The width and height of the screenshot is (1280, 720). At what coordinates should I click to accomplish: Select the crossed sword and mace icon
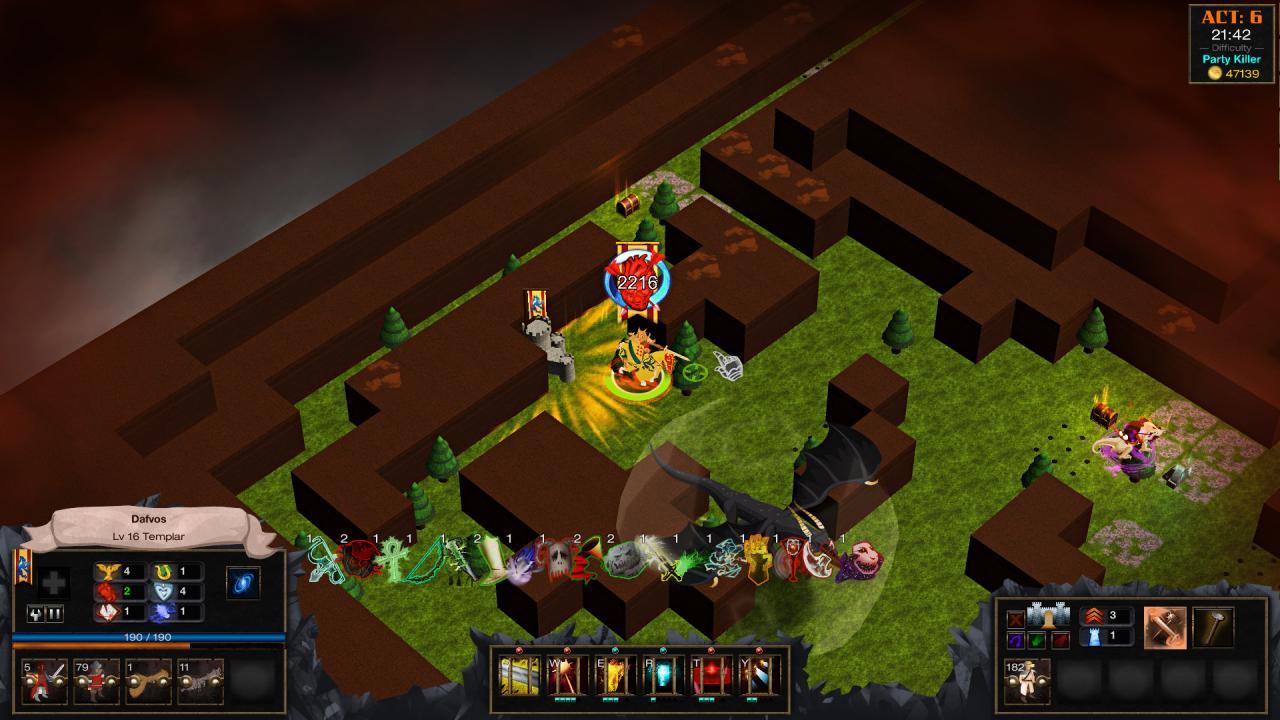[x=1165, y=627]
